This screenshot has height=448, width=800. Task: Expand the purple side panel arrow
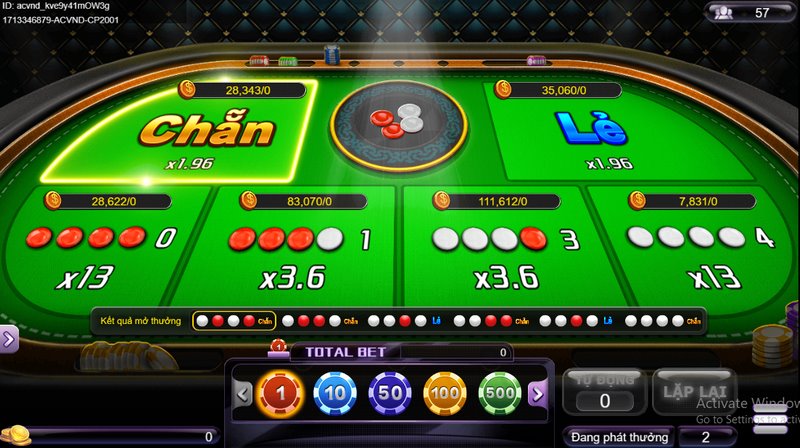click(x=8, y=339)
